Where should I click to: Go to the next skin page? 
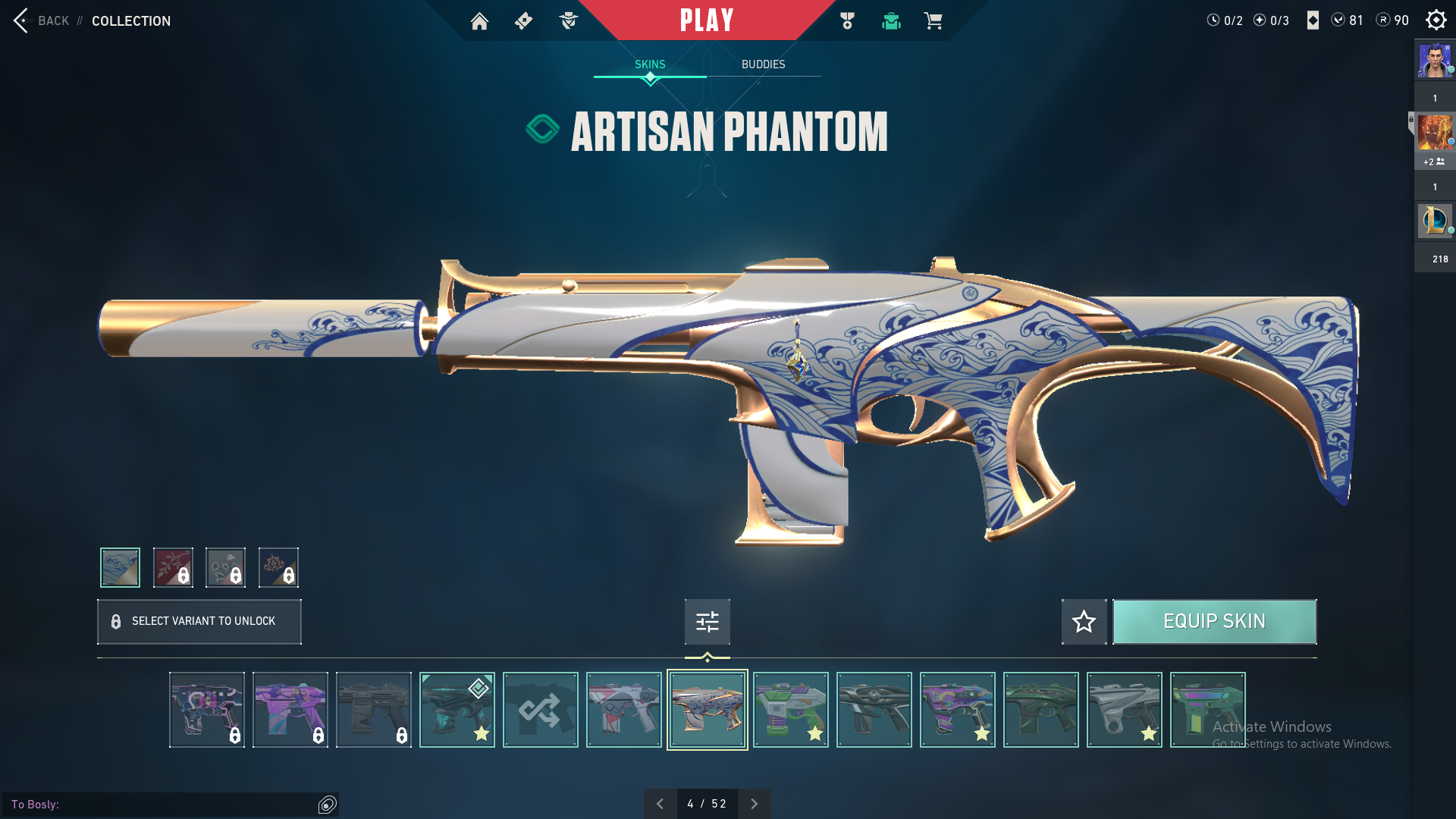[754, 804]
